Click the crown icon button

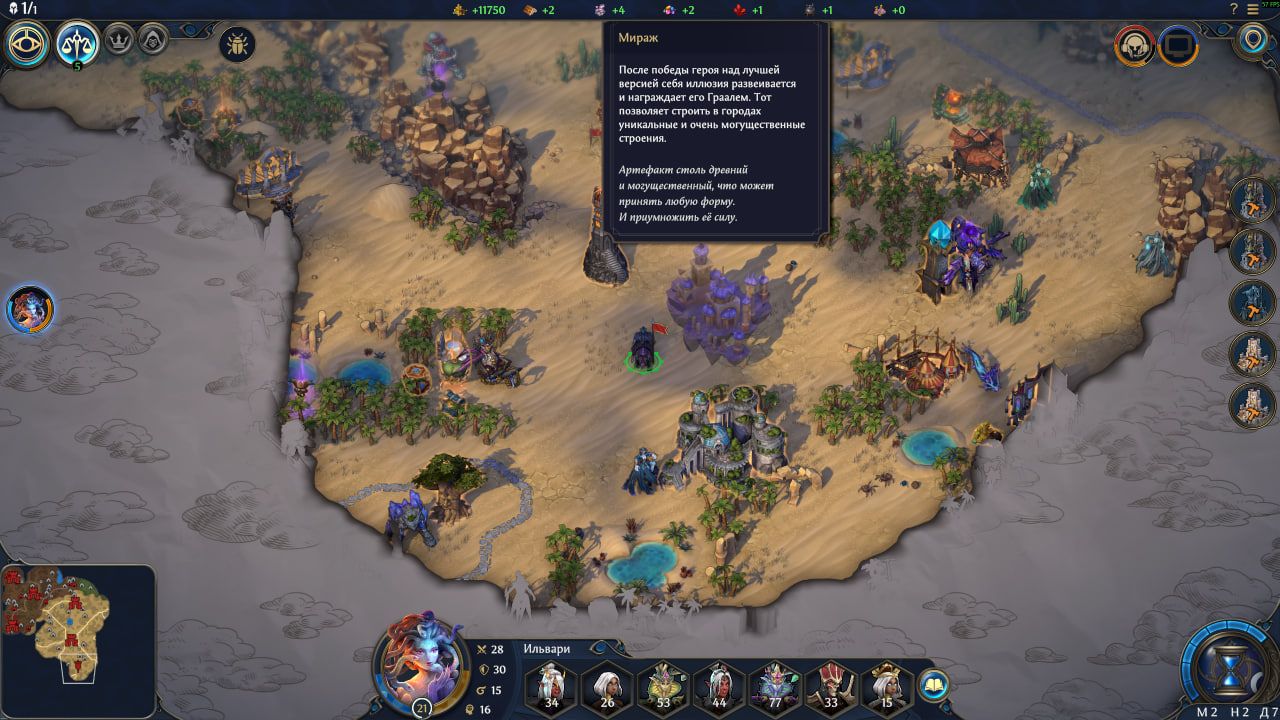(120, 42)
